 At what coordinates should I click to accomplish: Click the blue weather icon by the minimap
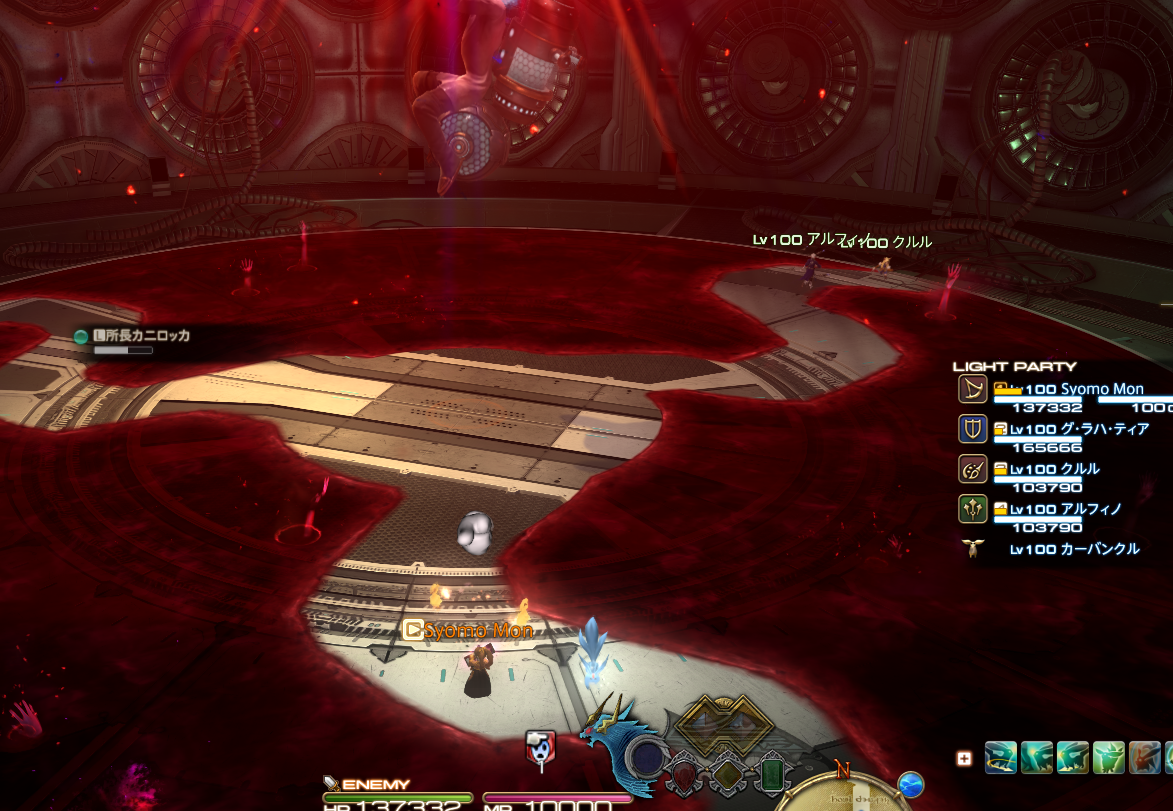(910, 785)
